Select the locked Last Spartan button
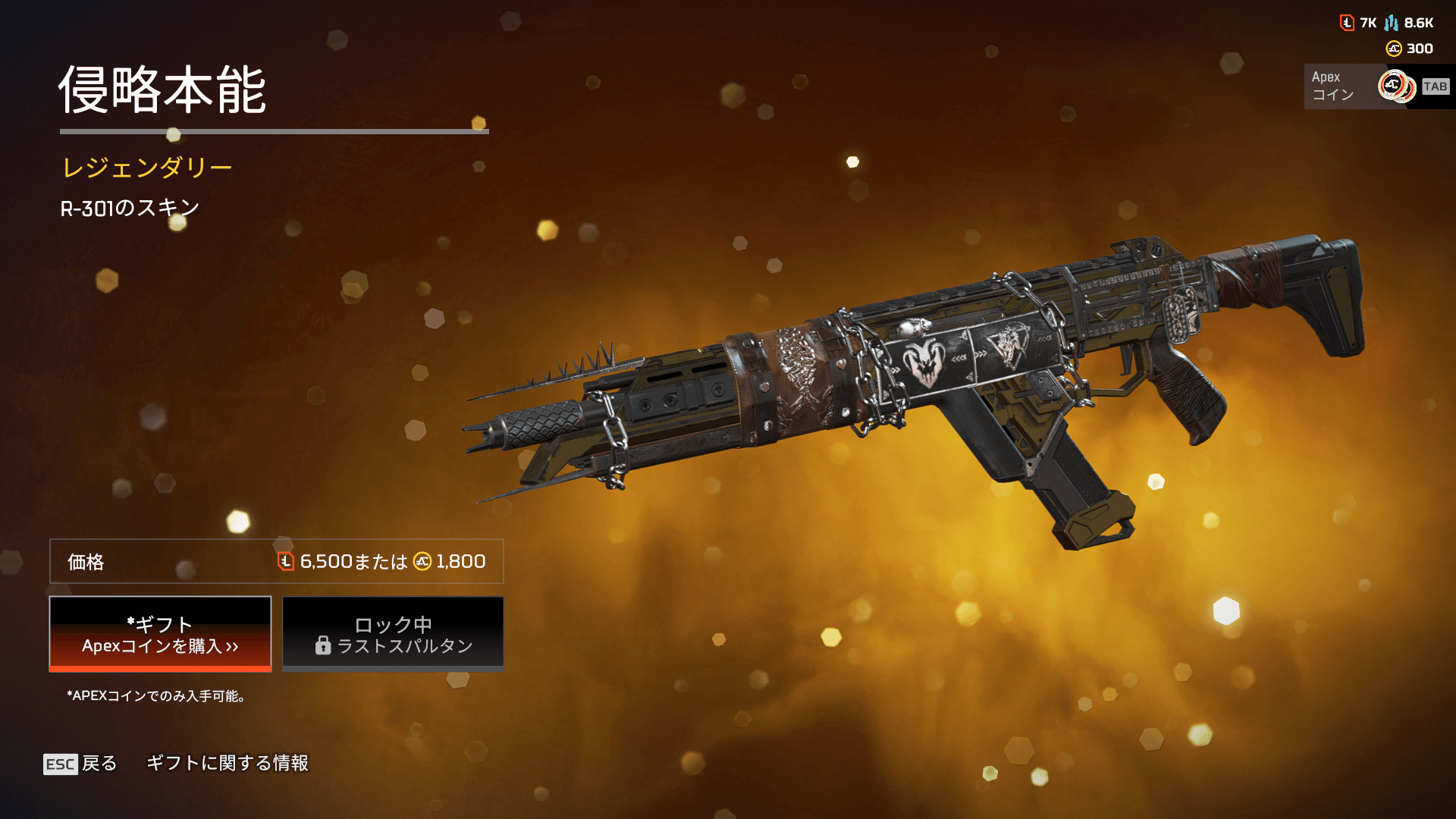The height and width of the screenshot is (819, 1456). pos(393,634)
